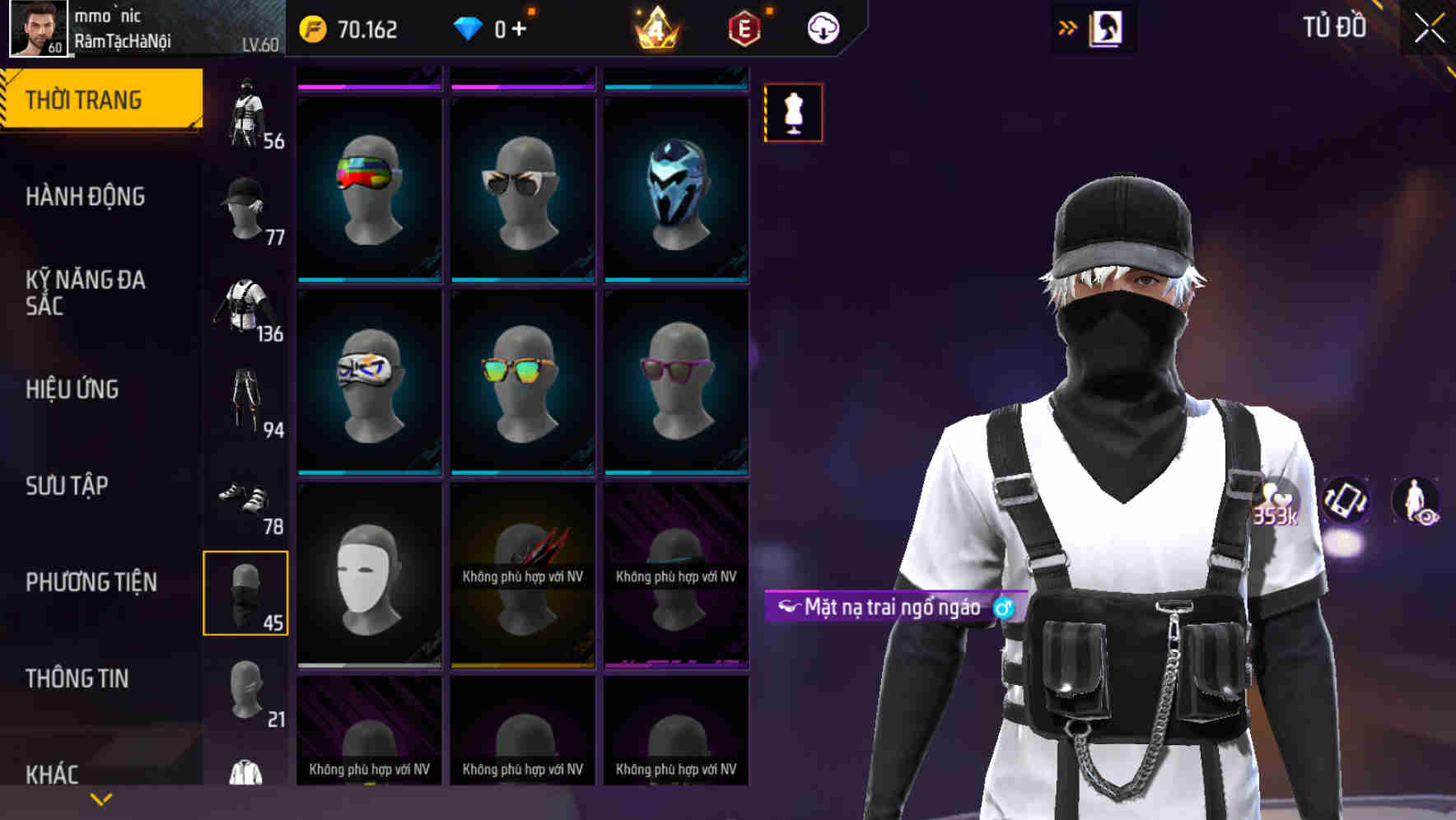
Task: Switch to the PHƯƠNG TIỆN tab
Action: [91, 580]
